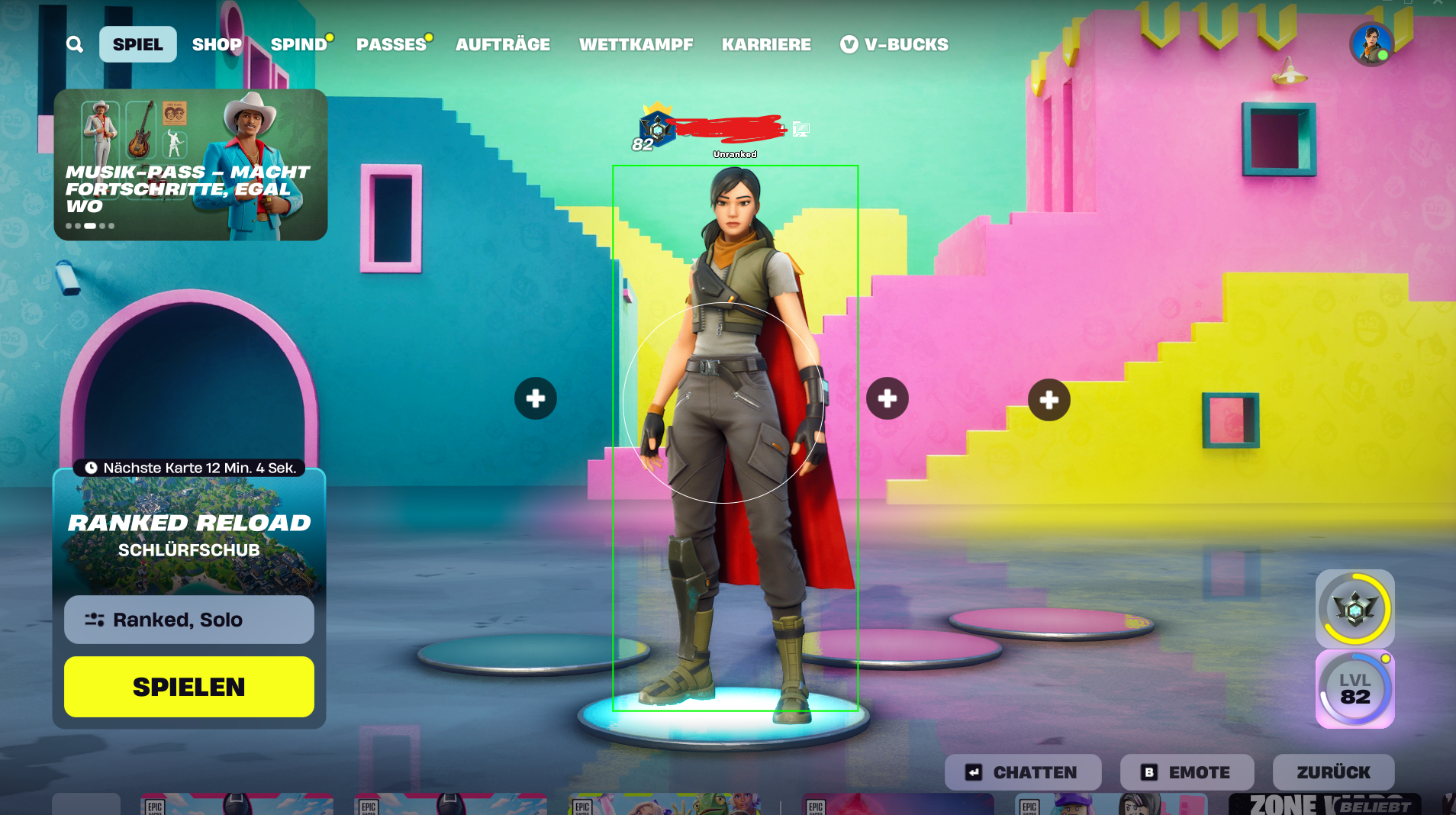Screen dimensions: 1456x815
Task: Select the SPIEL tab
Action: click(137, 44)
